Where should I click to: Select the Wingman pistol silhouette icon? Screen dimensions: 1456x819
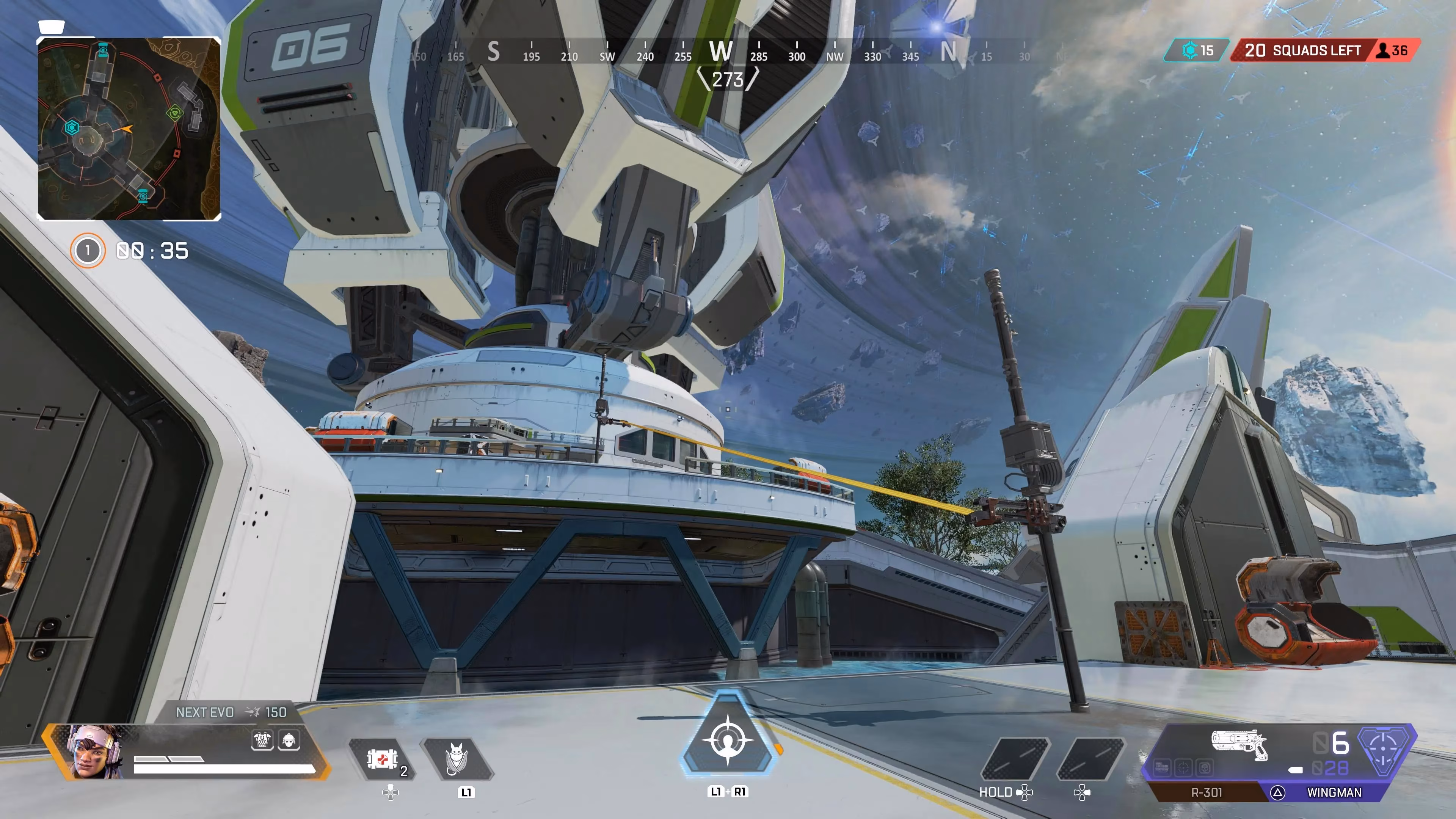[1239, 744]
